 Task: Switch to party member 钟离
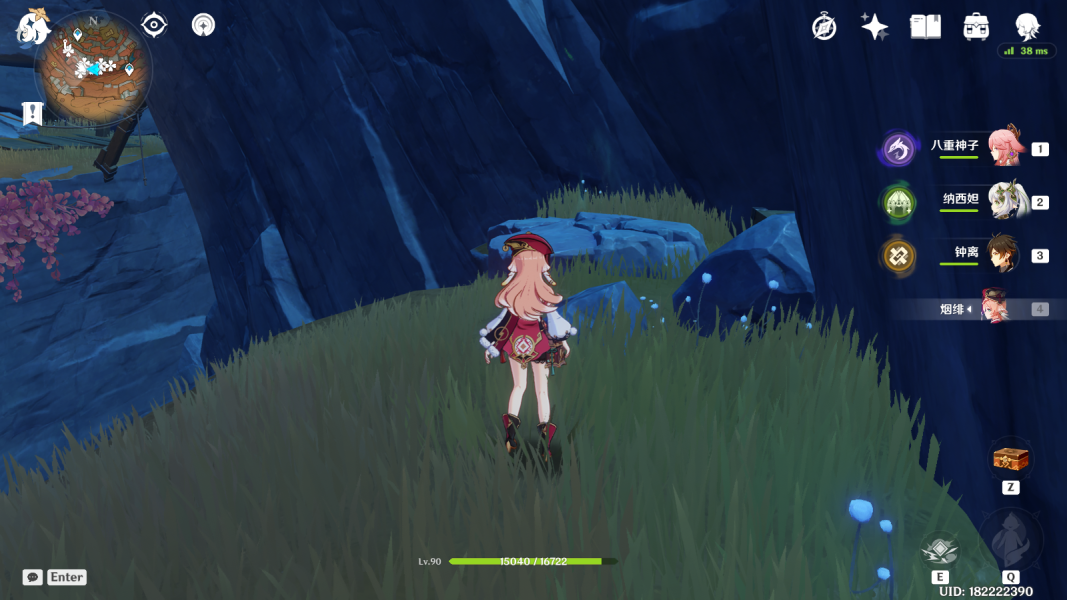click(x=1003, y=255)
